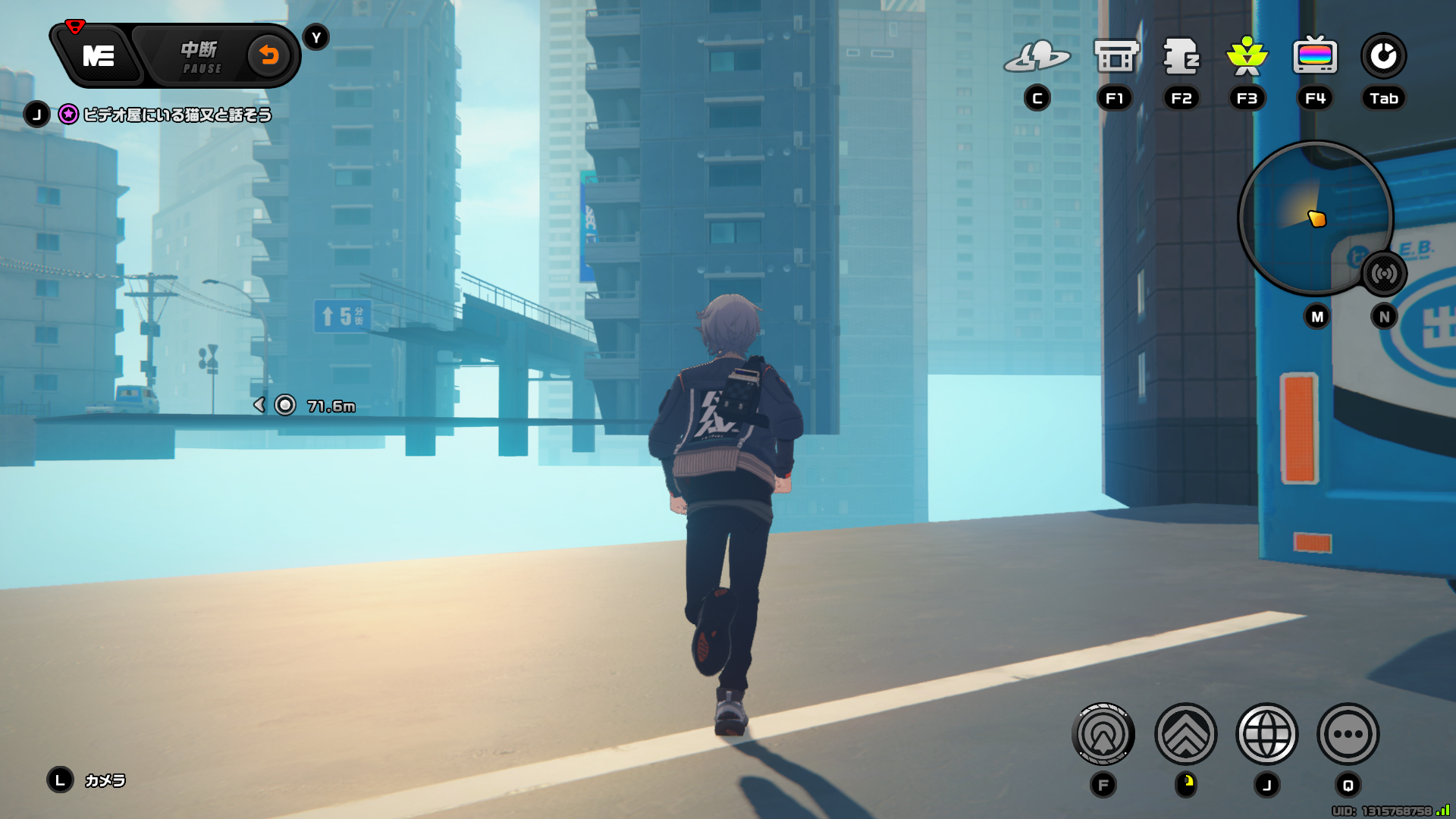This screenshot has width=1456, height=819.
Task: Open the circular minimap
Action: coord(1314,218)
